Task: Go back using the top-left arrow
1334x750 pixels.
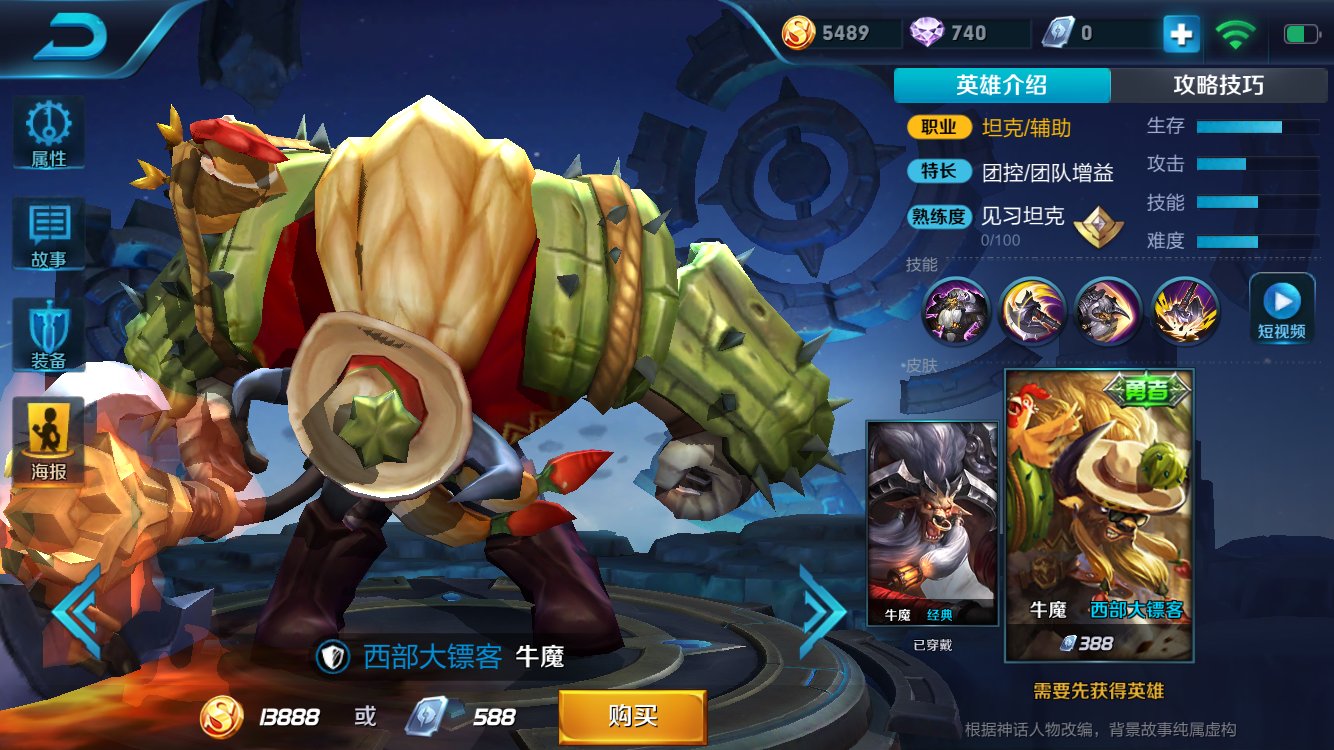Action: coord(70,38)
